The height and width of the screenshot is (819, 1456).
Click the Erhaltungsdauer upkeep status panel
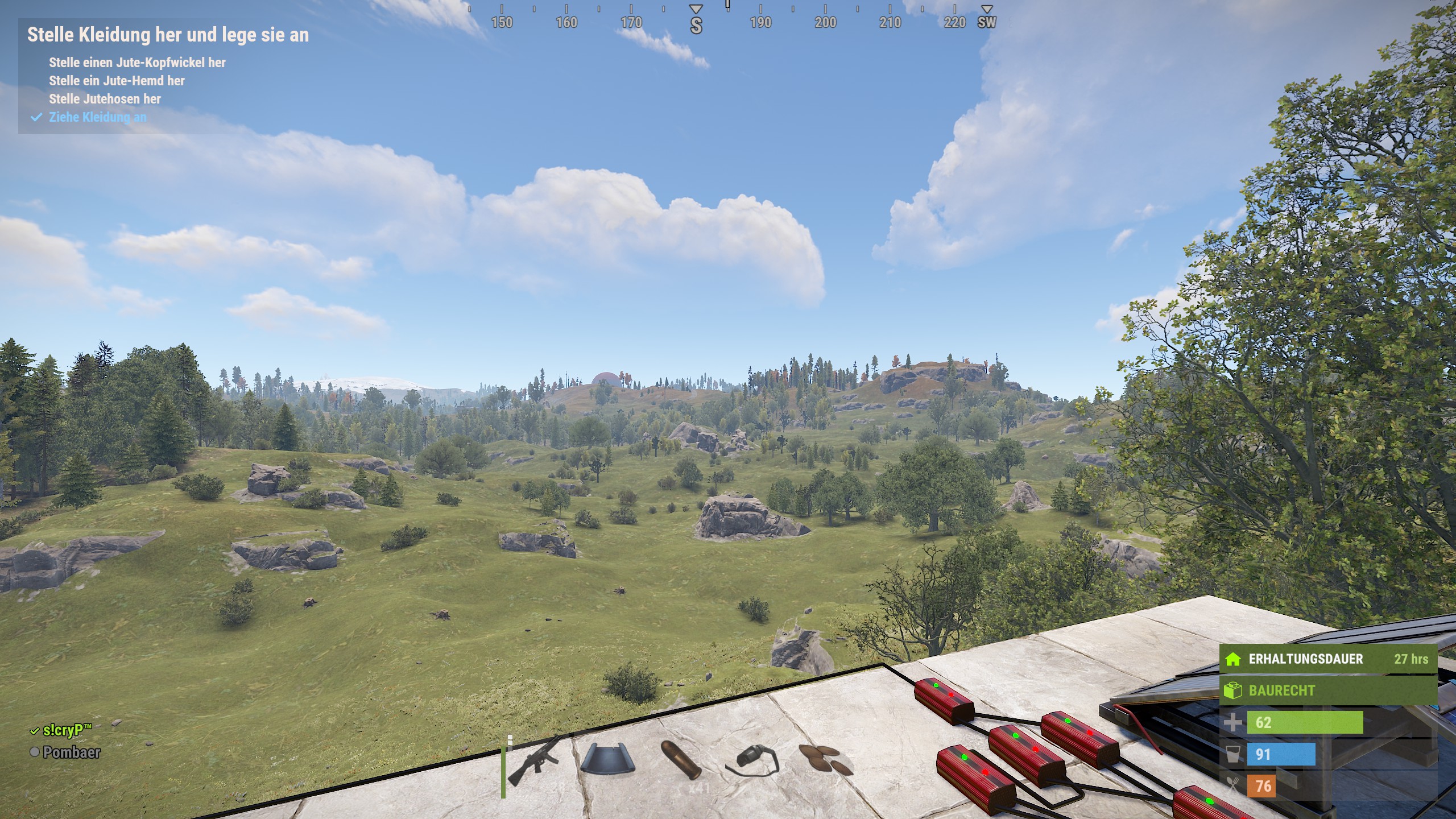click(1327, 659)
